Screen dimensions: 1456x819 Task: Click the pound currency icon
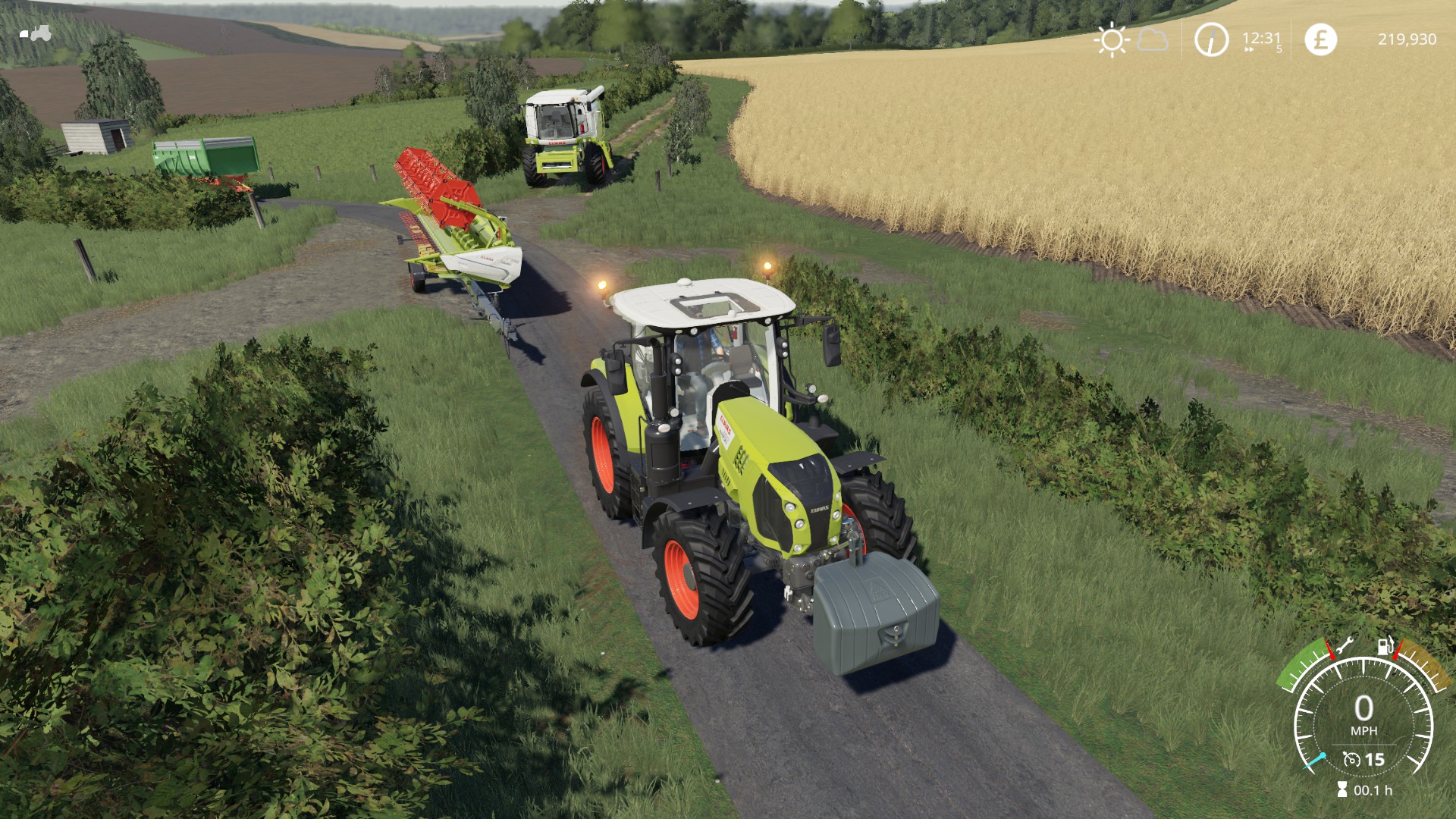pos(1320,39)
